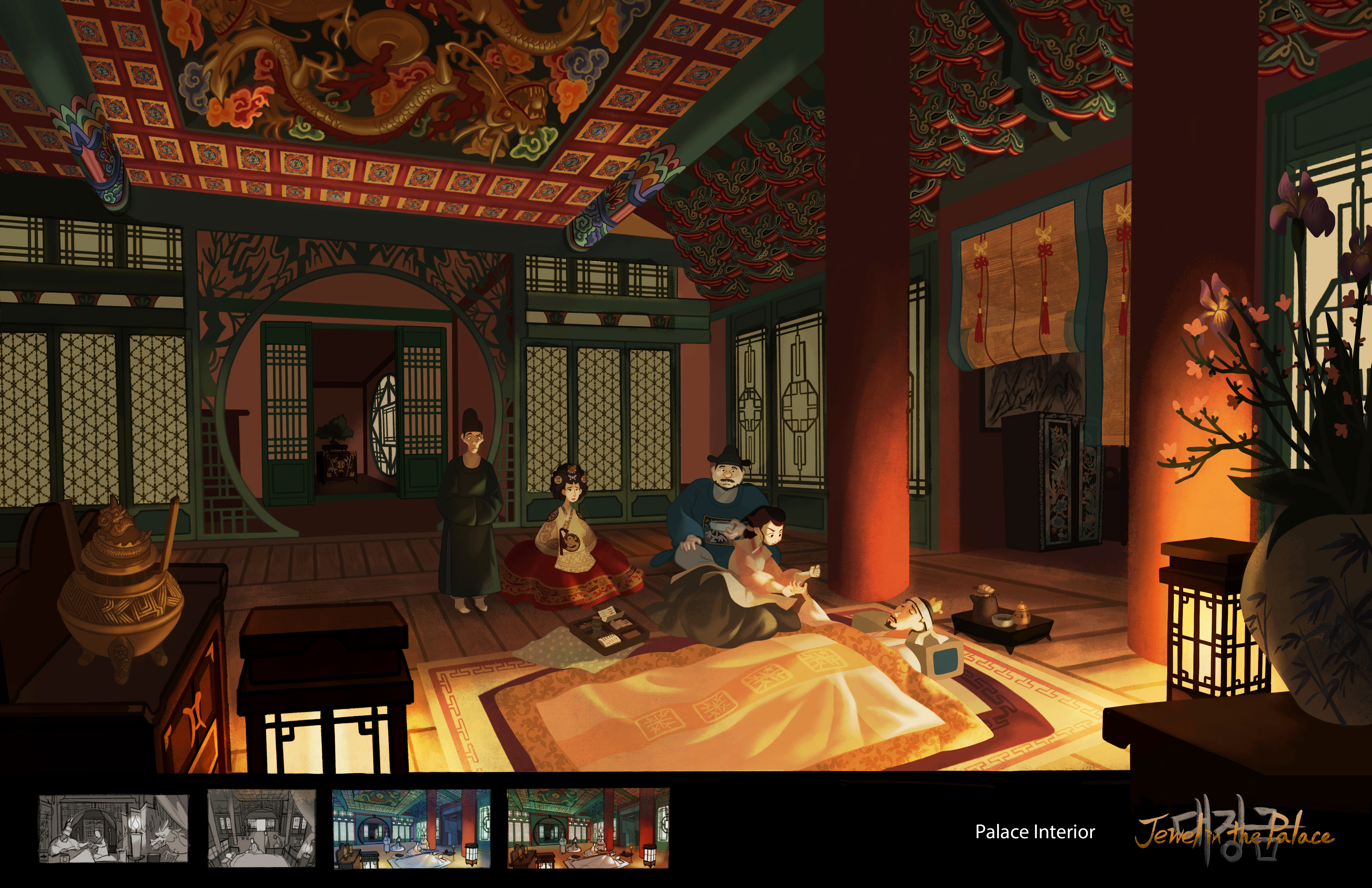
Task: View the warm-toned color study thumbnail
Action: click(588, 829)
